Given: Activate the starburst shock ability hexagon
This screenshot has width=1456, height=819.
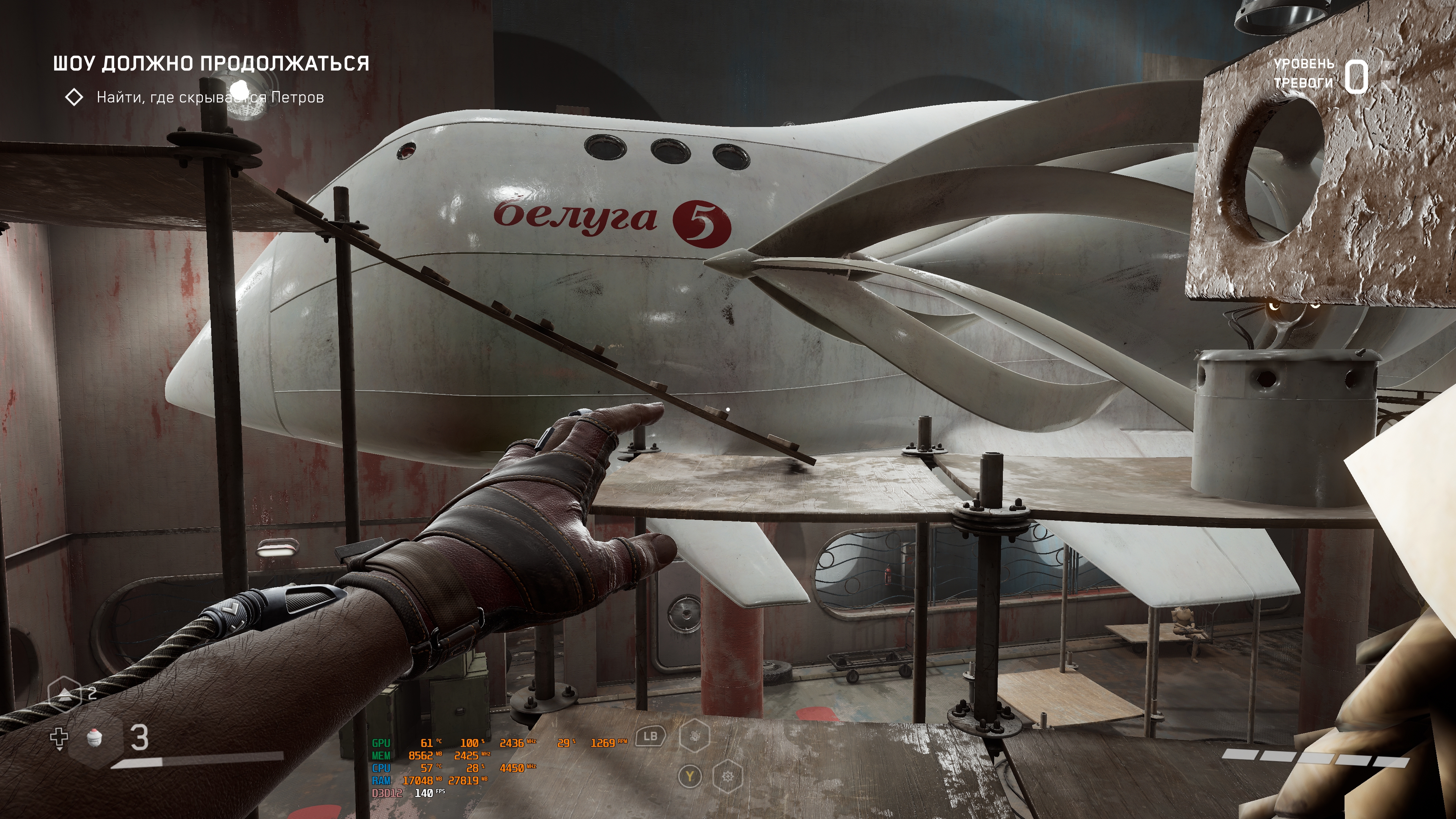Looking at the screenshot, I should 728,777.
